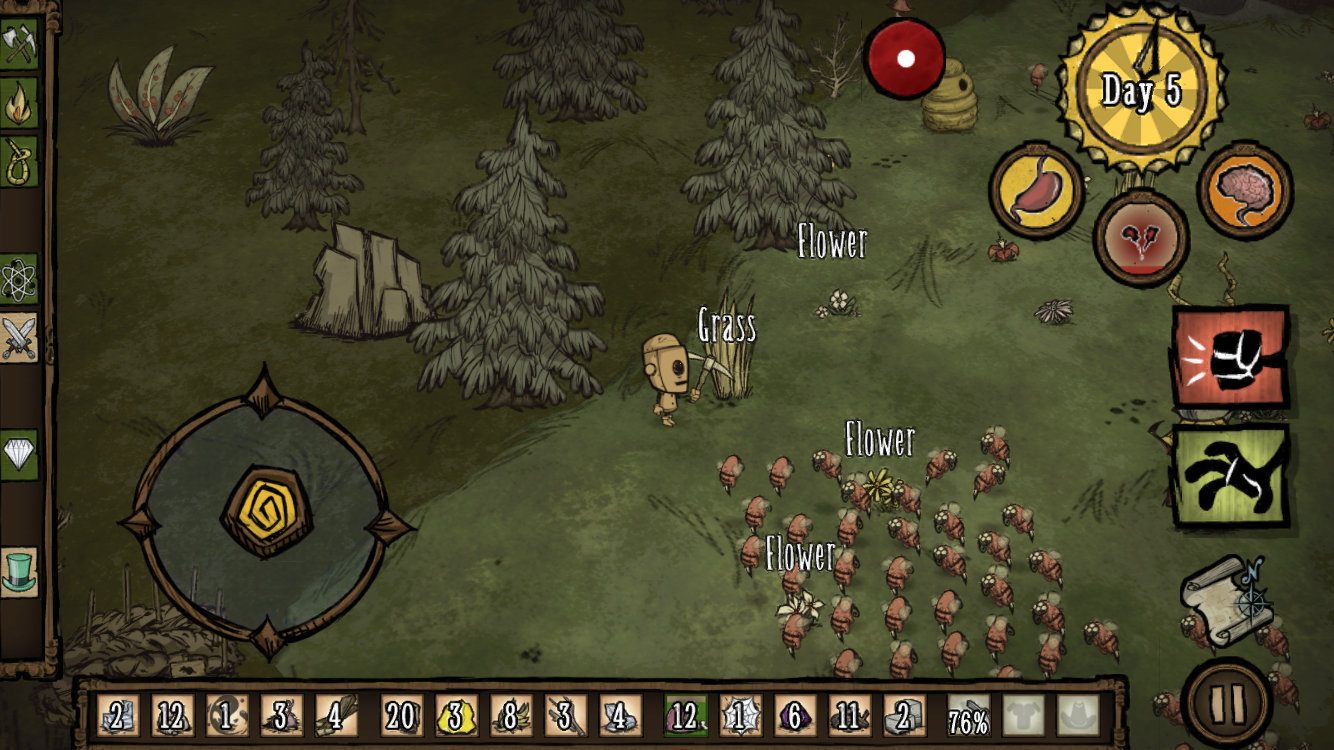
Task: Open the Refine diamond crafting tab
Action: [18, 456]
